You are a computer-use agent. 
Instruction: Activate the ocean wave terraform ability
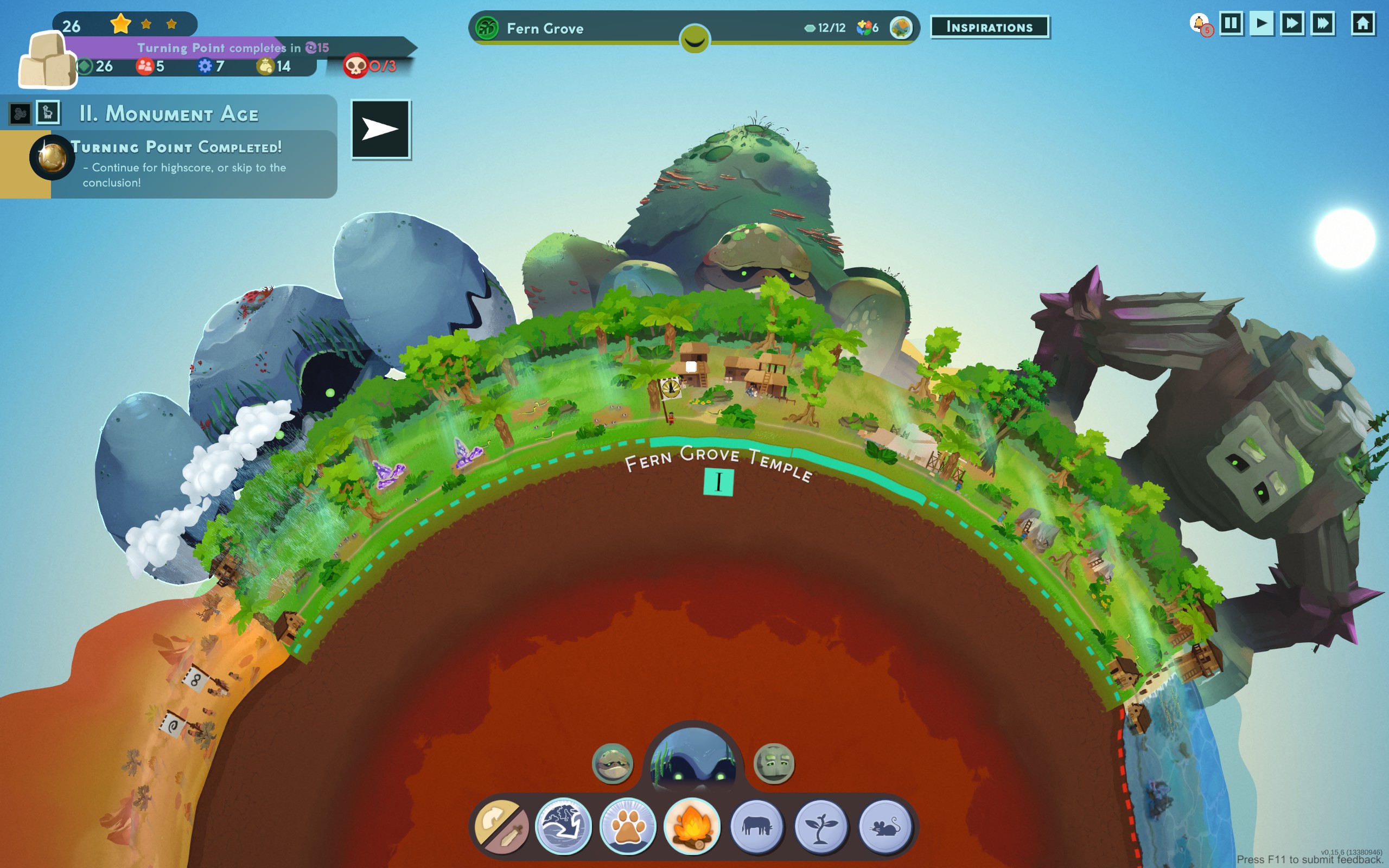(x=563, y=827)
